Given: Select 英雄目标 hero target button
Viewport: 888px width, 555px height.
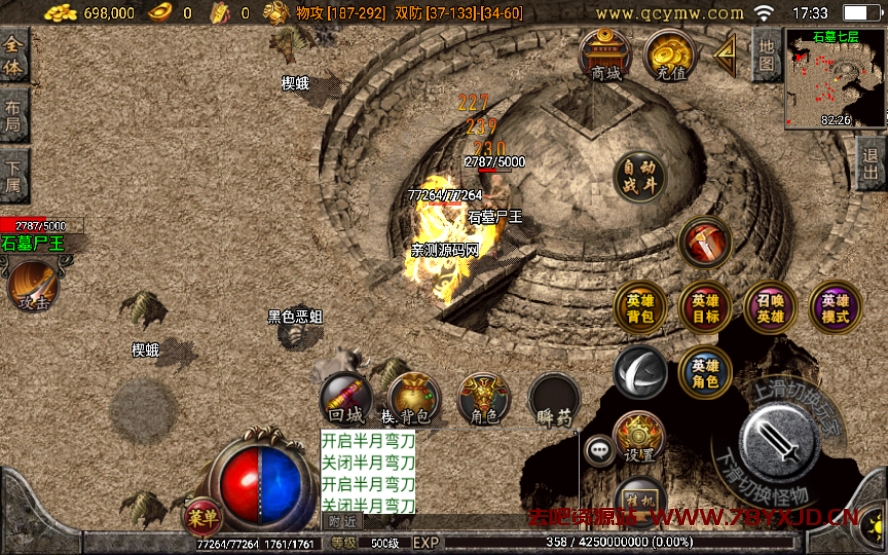Looking at the screenshot, I should point(704,307).
